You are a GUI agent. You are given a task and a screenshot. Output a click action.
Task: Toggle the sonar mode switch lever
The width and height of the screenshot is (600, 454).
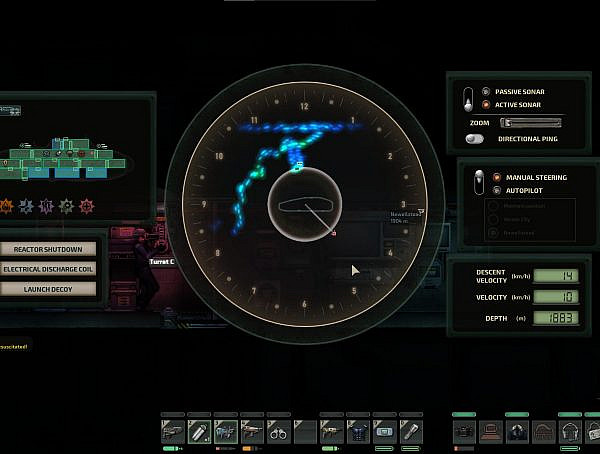[x=467, y=98]
